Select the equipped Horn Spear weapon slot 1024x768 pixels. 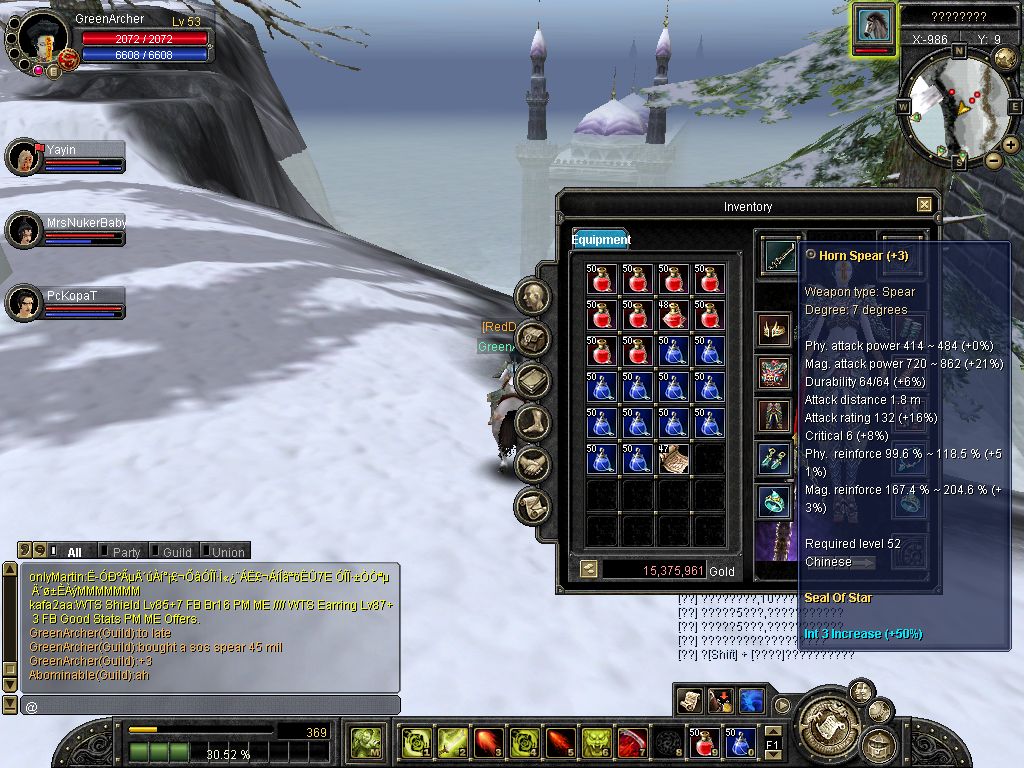pos(780,256)
